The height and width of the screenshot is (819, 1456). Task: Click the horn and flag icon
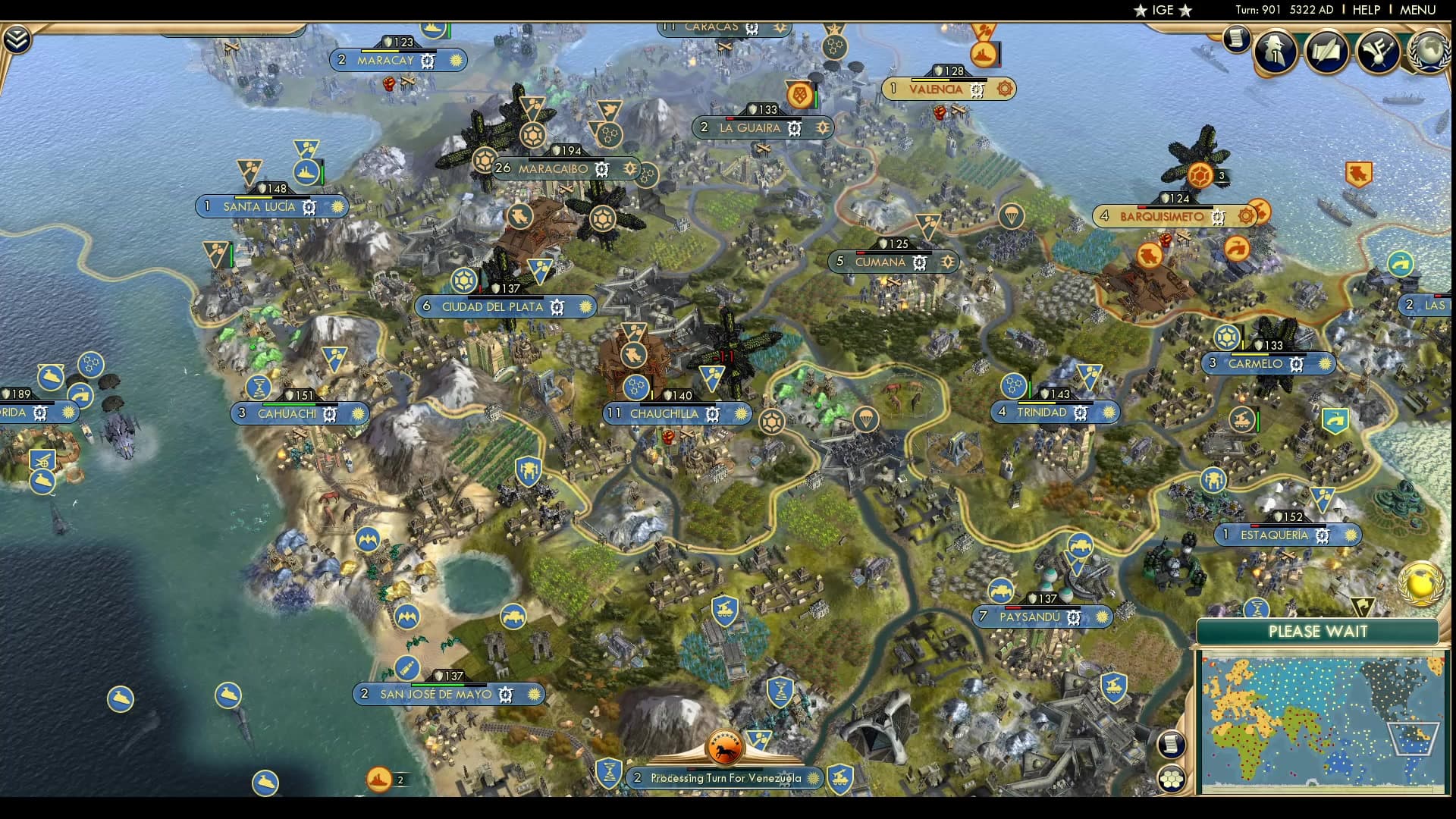pyautogui.click(x=1378, y=52)
